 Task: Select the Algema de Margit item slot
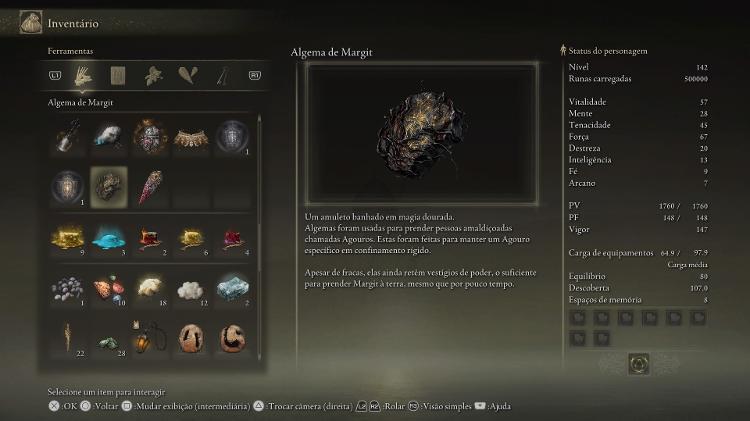click(108, 186)
